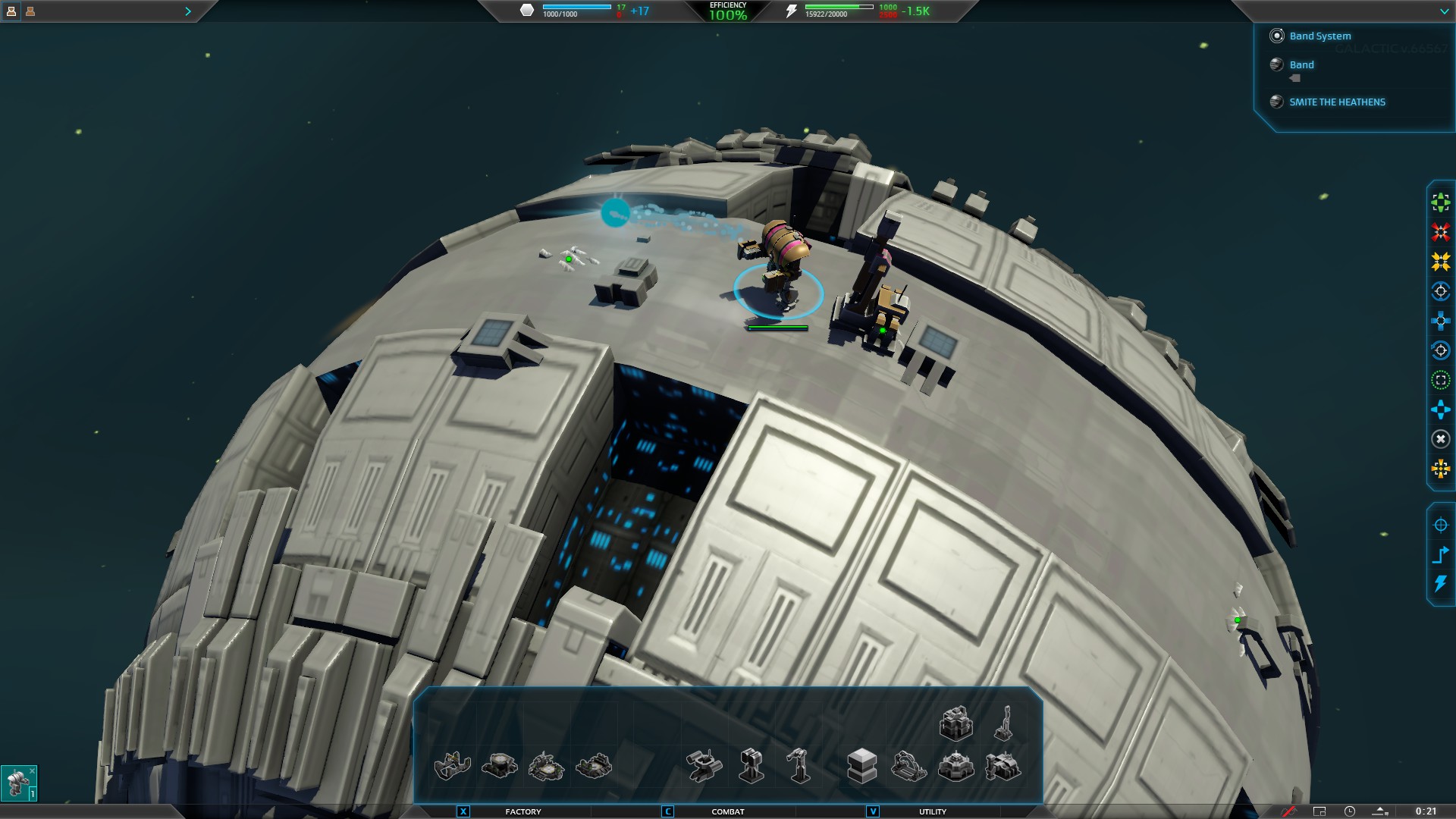Activate the green move command icon
This screenshot has width=1456, height=819.
(x=1440, y=202)
